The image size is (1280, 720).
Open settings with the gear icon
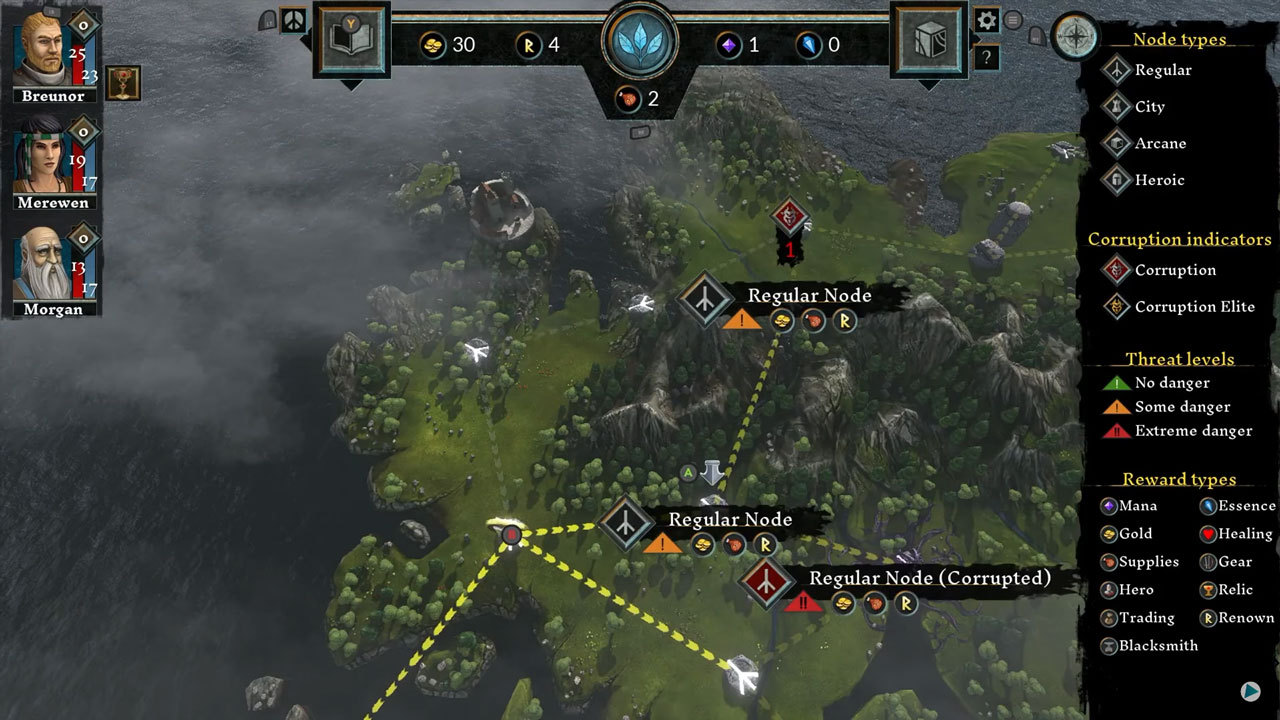987,20
